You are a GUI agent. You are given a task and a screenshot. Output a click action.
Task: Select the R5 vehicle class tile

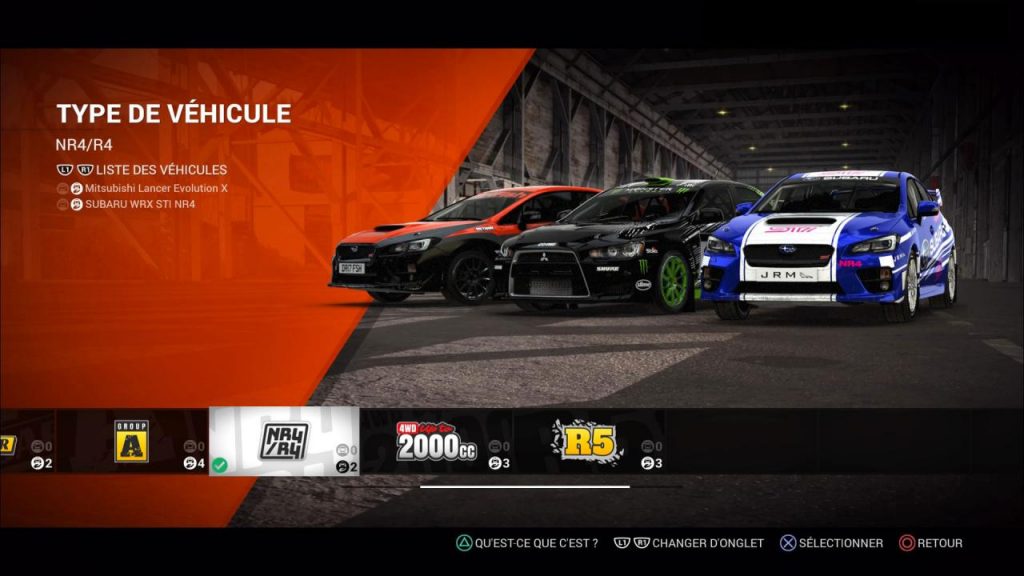click(588, 440)
